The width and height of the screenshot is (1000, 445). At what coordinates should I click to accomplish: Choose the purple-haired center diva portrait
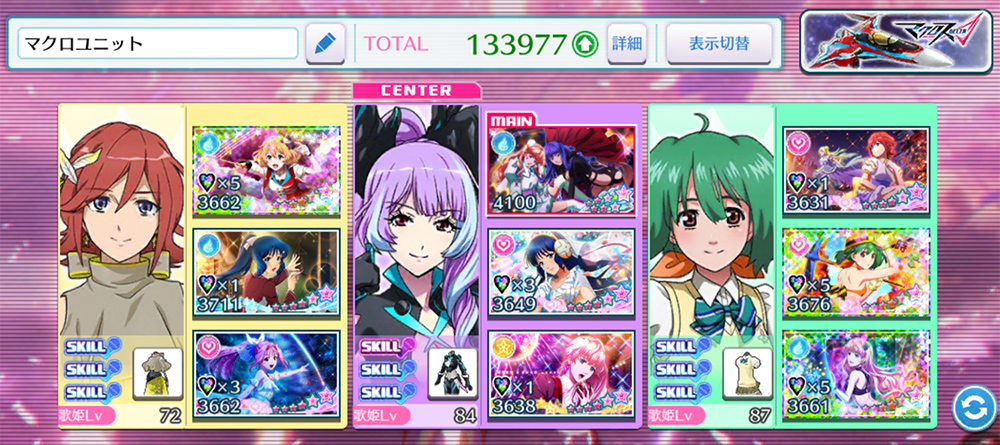pos(418,230)
